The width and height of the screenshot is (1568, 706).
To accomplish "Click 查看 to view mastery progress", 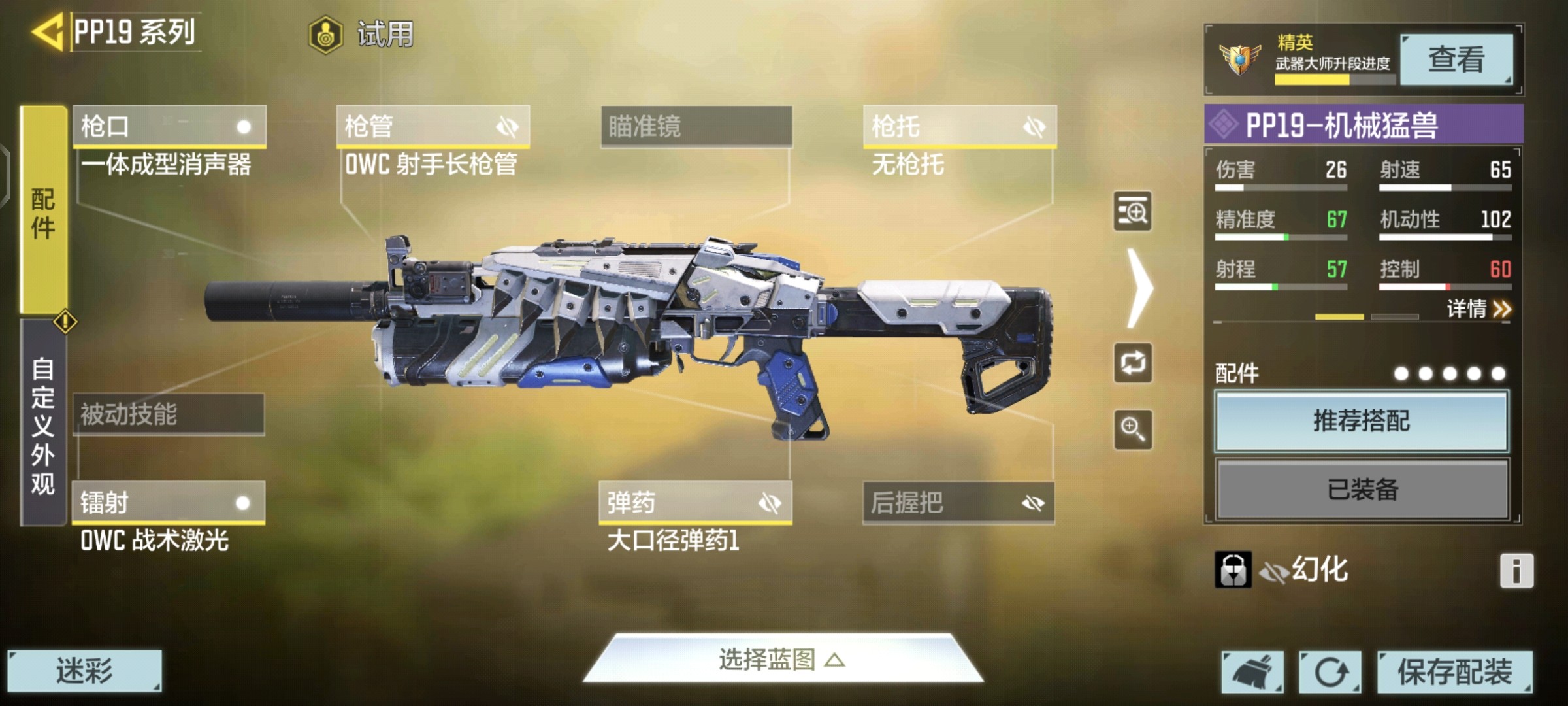I will click(x=1456, y=59).
